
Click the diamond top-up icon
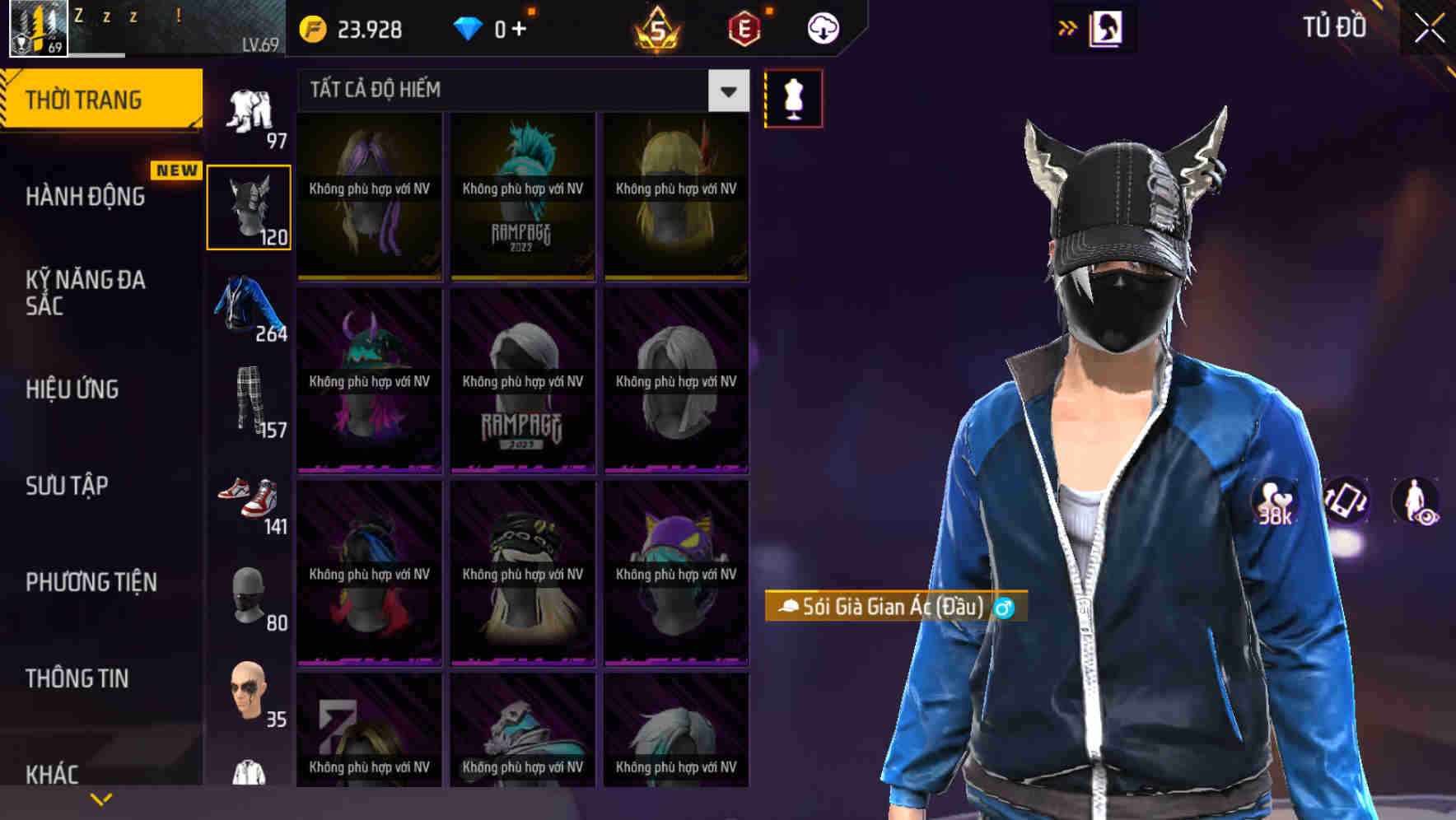click(x=469, y=27)
